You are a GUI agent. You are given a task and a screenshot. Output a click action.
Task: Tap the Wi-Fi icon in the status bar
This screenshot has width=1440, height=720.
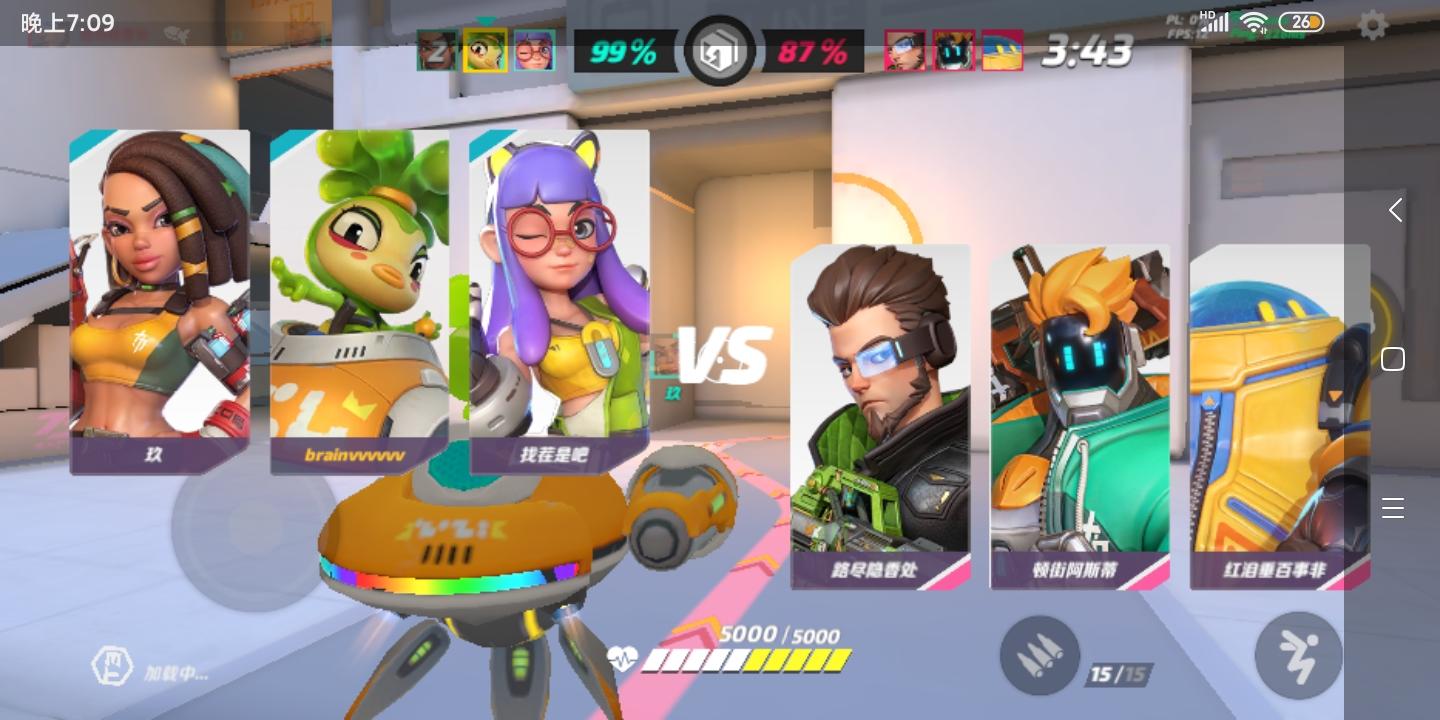(x=1254, y=21)
